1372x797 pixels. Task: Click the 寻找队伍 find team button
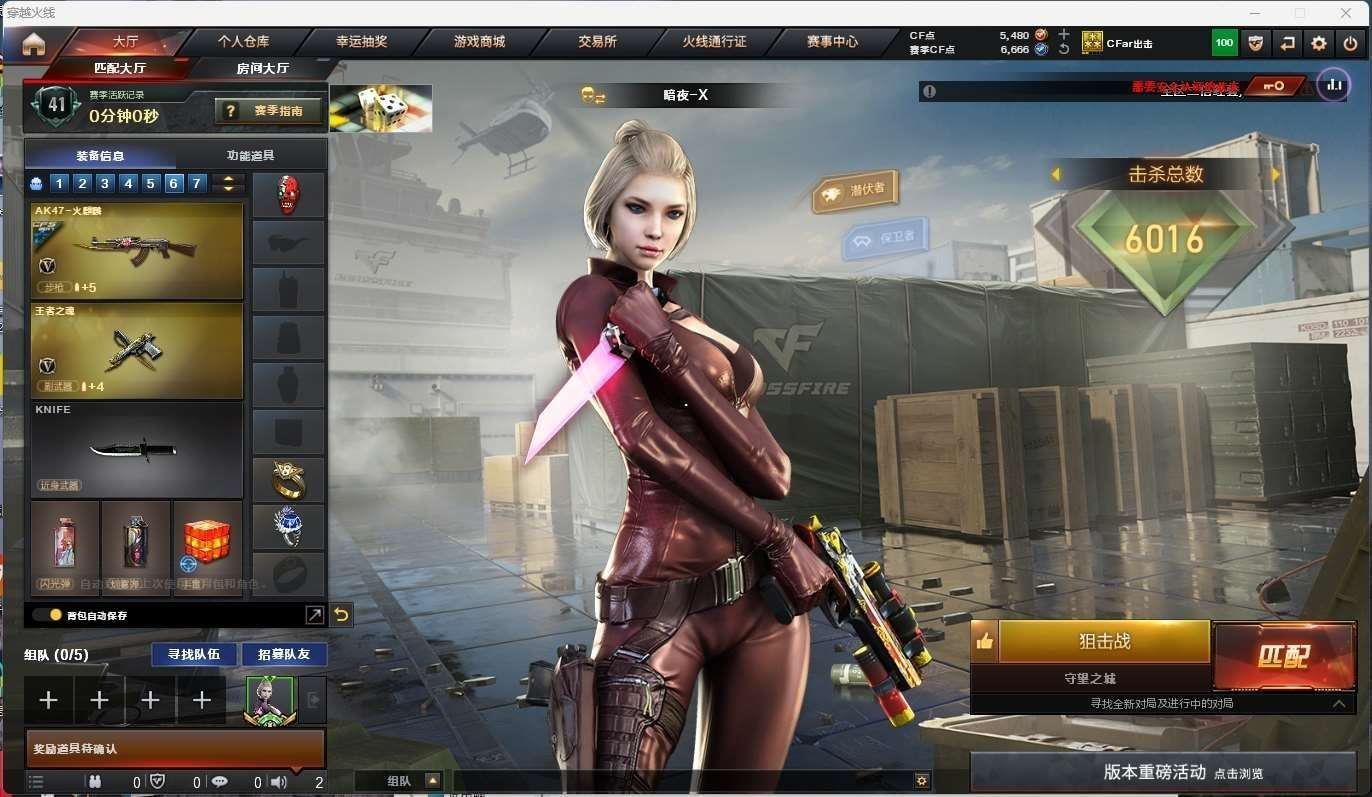tap(195, 654)
